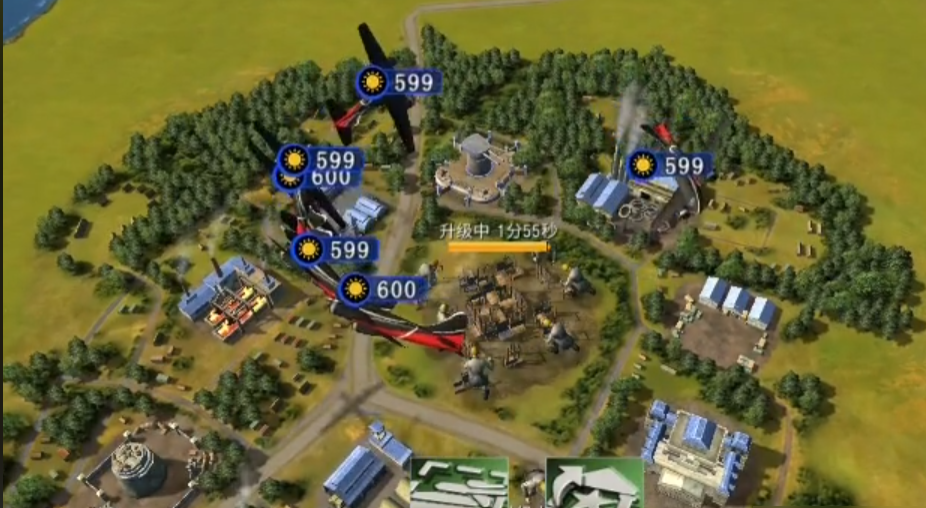Select the green curved-arrow button
The height and width of the screenshot is (508, 926).
594,484
